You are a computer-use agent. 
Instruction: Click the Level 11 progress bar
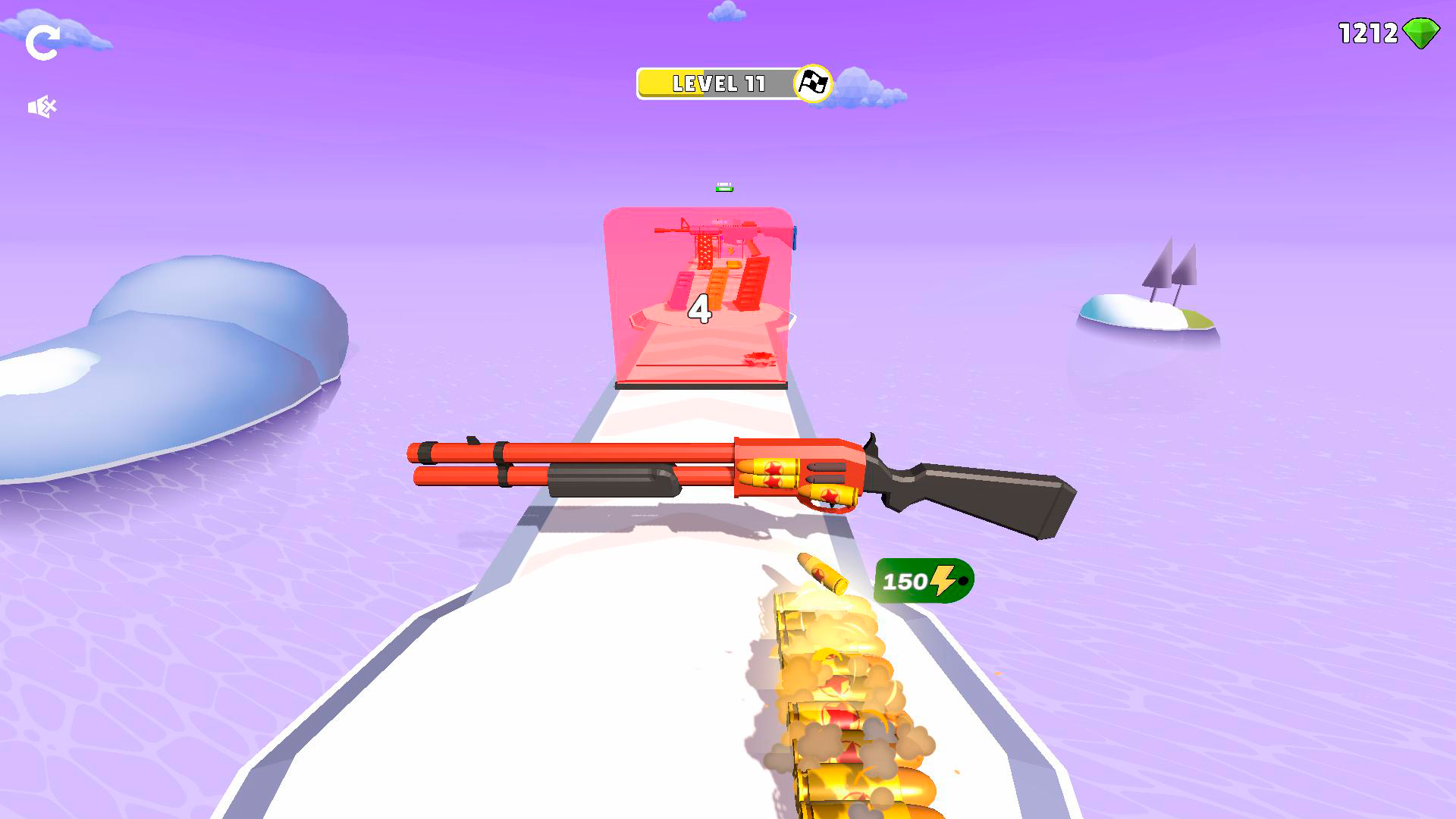tap(717, 84)
